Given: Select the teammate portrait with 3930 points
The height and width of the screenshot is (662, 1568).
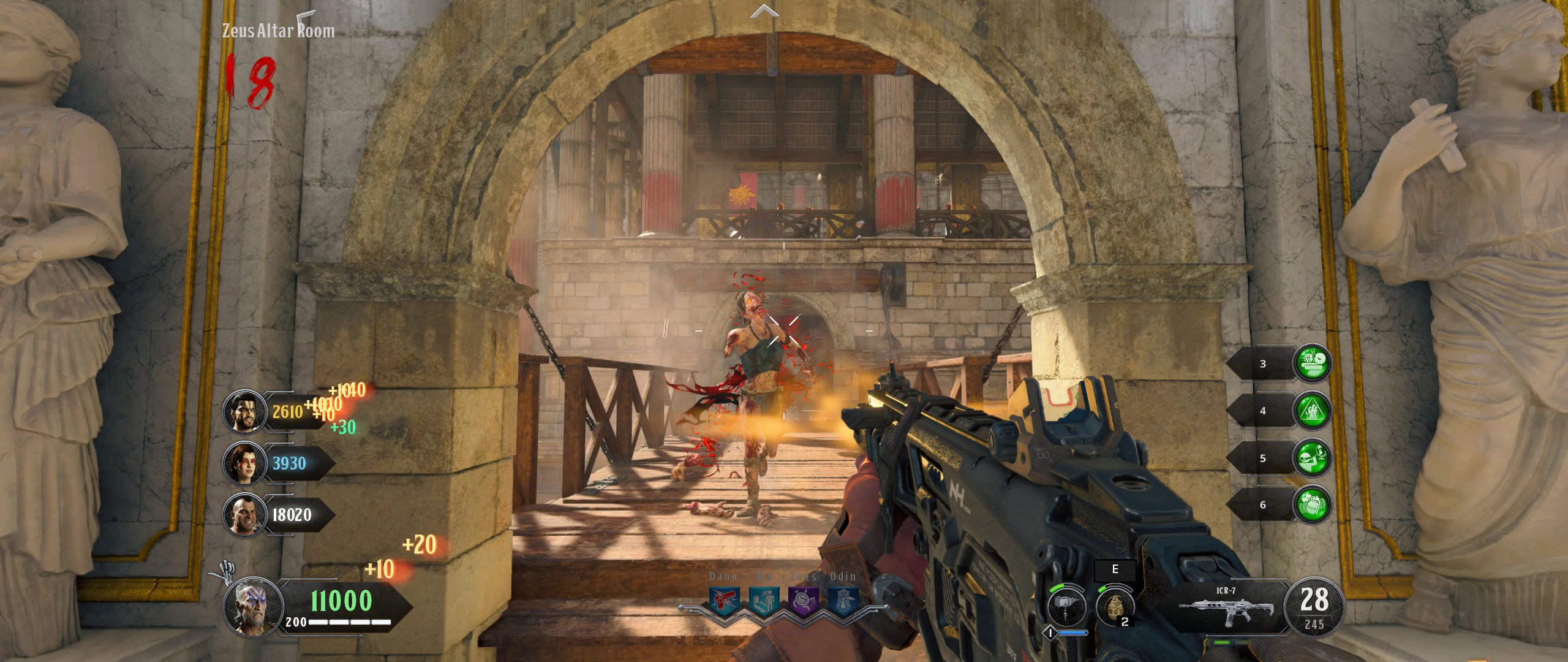Looking at the screenshot, I should 243,463.
